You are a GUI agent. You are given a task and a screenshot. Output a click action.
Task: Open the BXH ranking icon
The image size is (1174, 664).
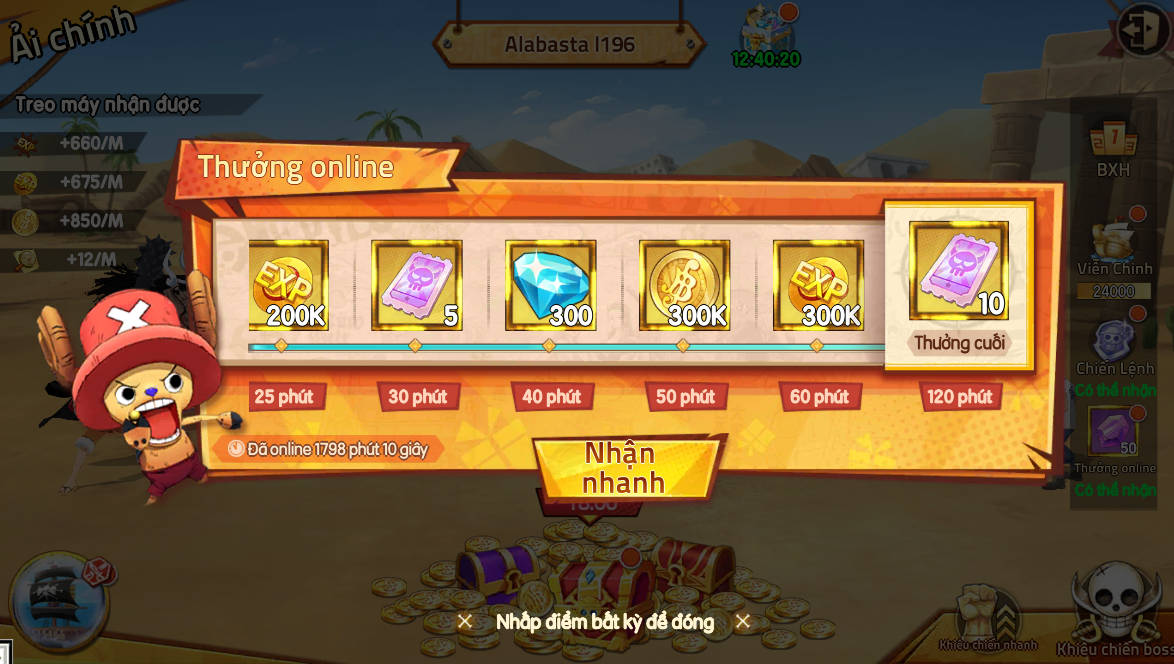(x=1113, y=145)
